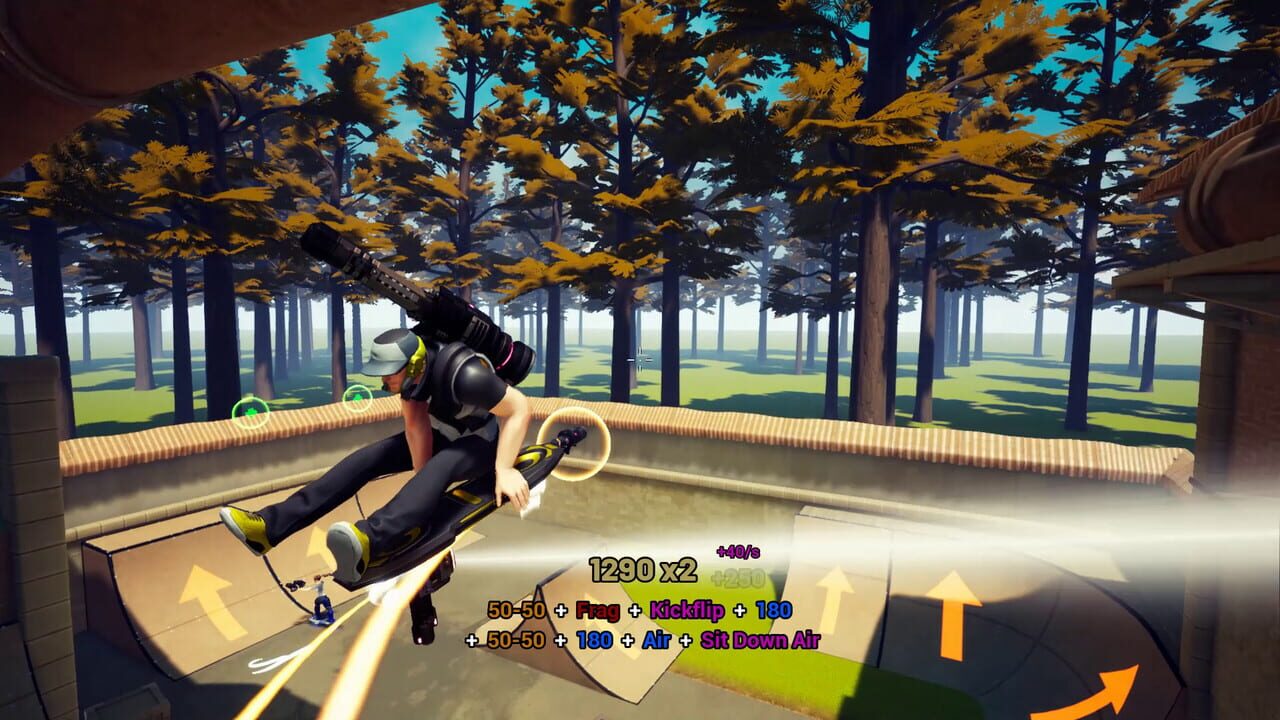The width and height of the screenshot is (1280, 720).
Task: Select the right green pickup ring marker
Action: [358, 396]
